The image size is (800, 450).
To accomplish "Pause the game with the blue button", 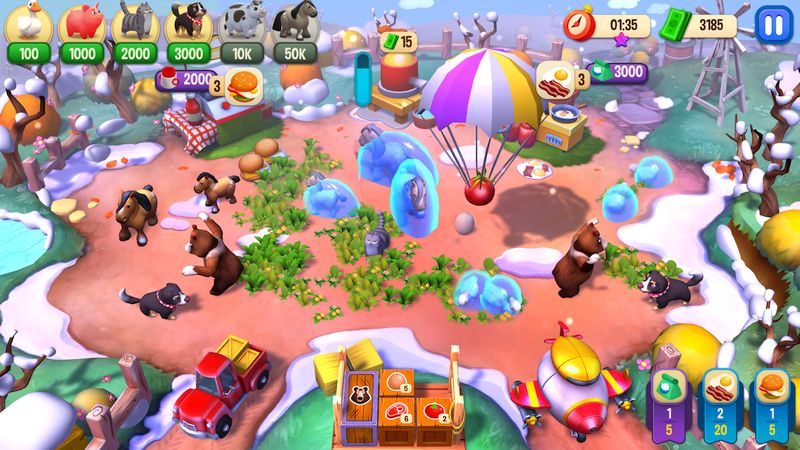I will (771, 23).
